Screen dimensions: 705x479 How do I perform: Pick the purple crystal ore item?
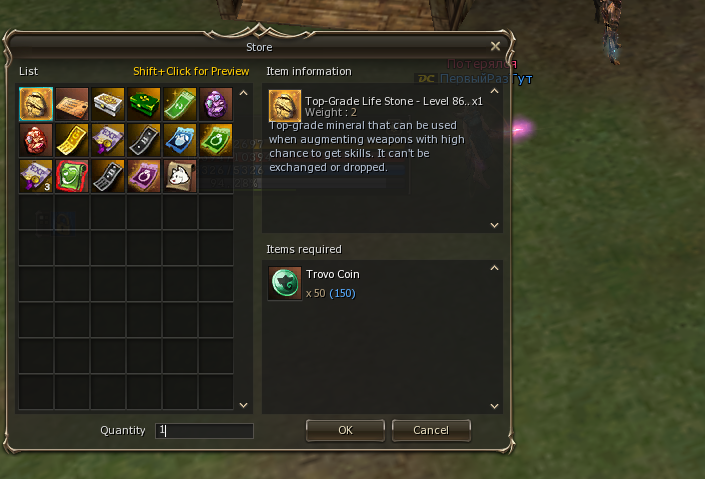(x=216, y=104)
